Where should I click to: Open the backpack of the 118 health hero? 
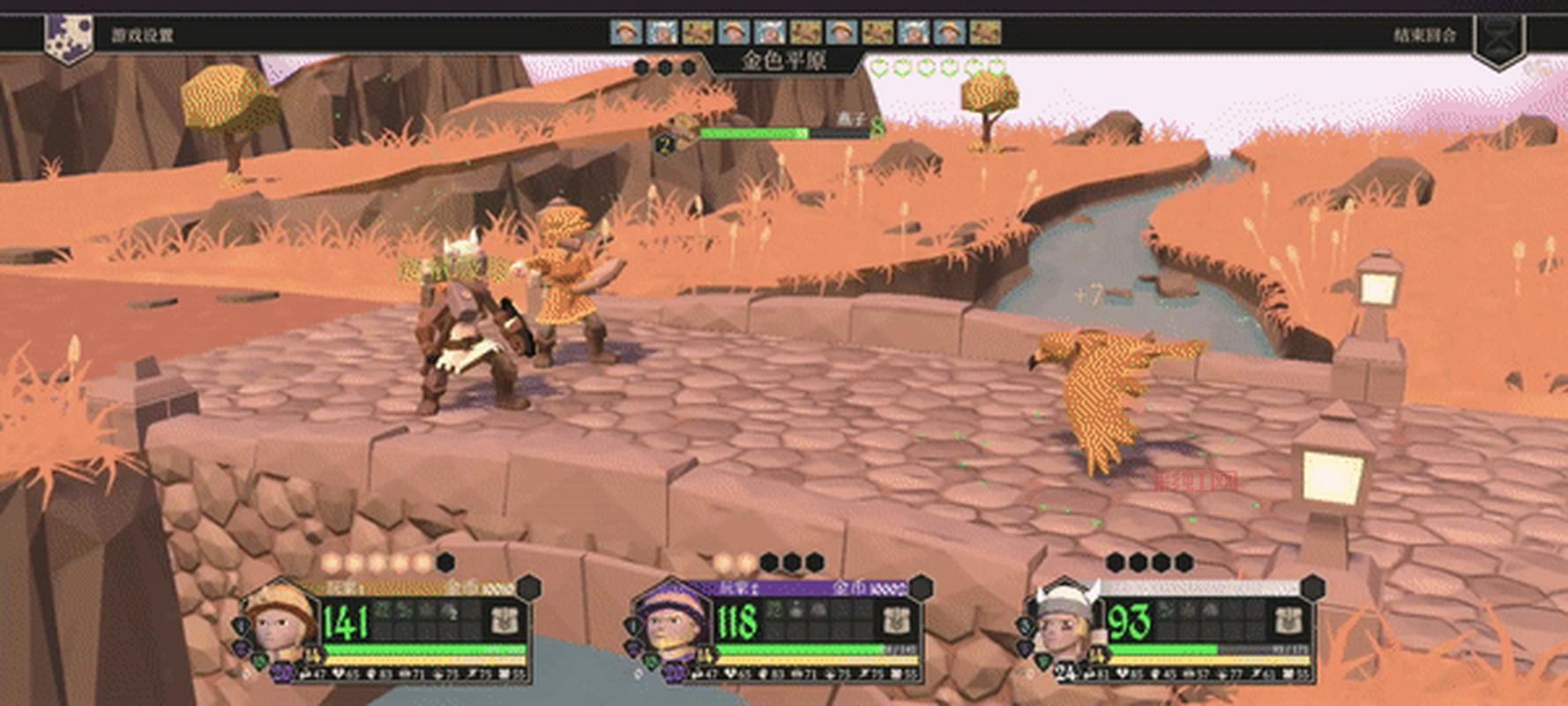[897, 620]
